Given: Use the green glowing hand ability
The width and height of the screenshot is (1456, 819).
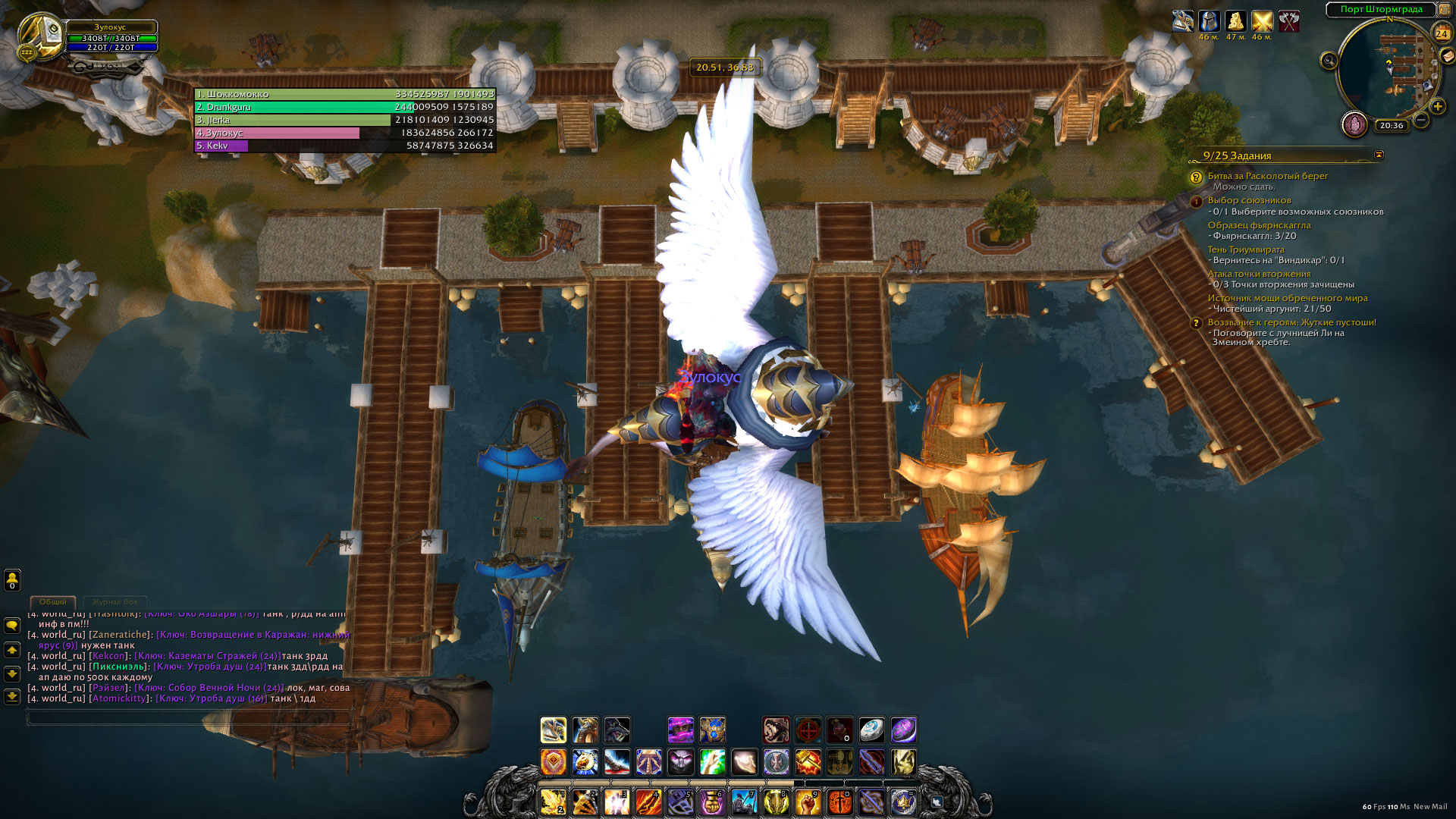Looking at the screenshot, I should (712, 761).
